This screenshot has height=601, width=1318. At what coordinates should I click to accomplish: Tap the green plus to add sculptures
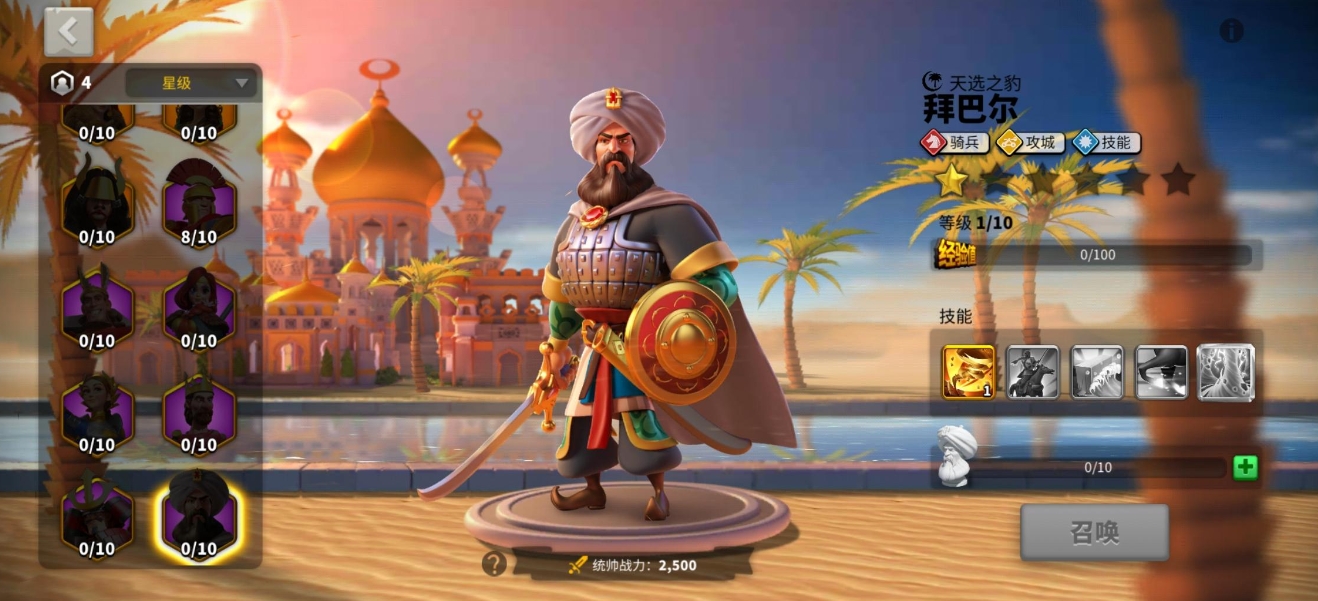(1245, 467)
